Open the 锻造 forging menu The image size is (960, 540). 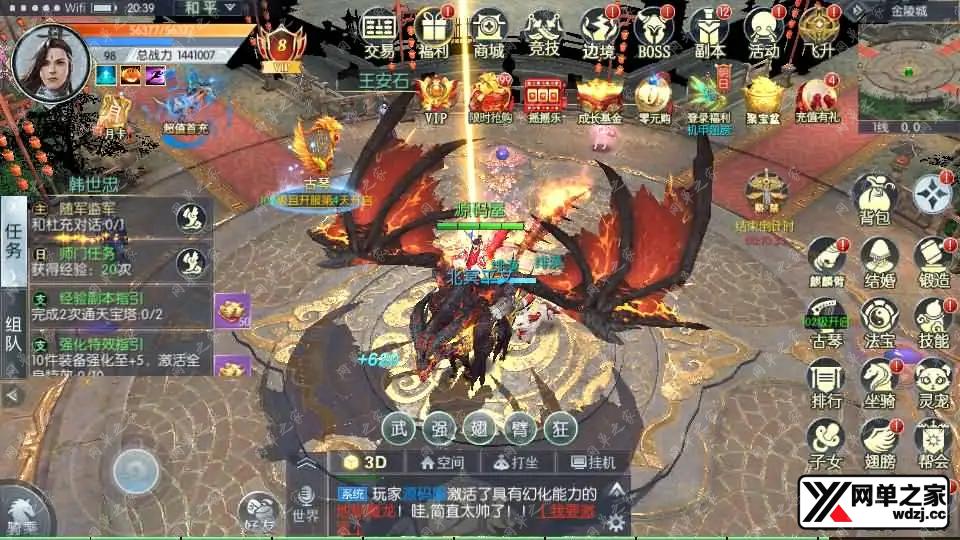pos(931,260)
